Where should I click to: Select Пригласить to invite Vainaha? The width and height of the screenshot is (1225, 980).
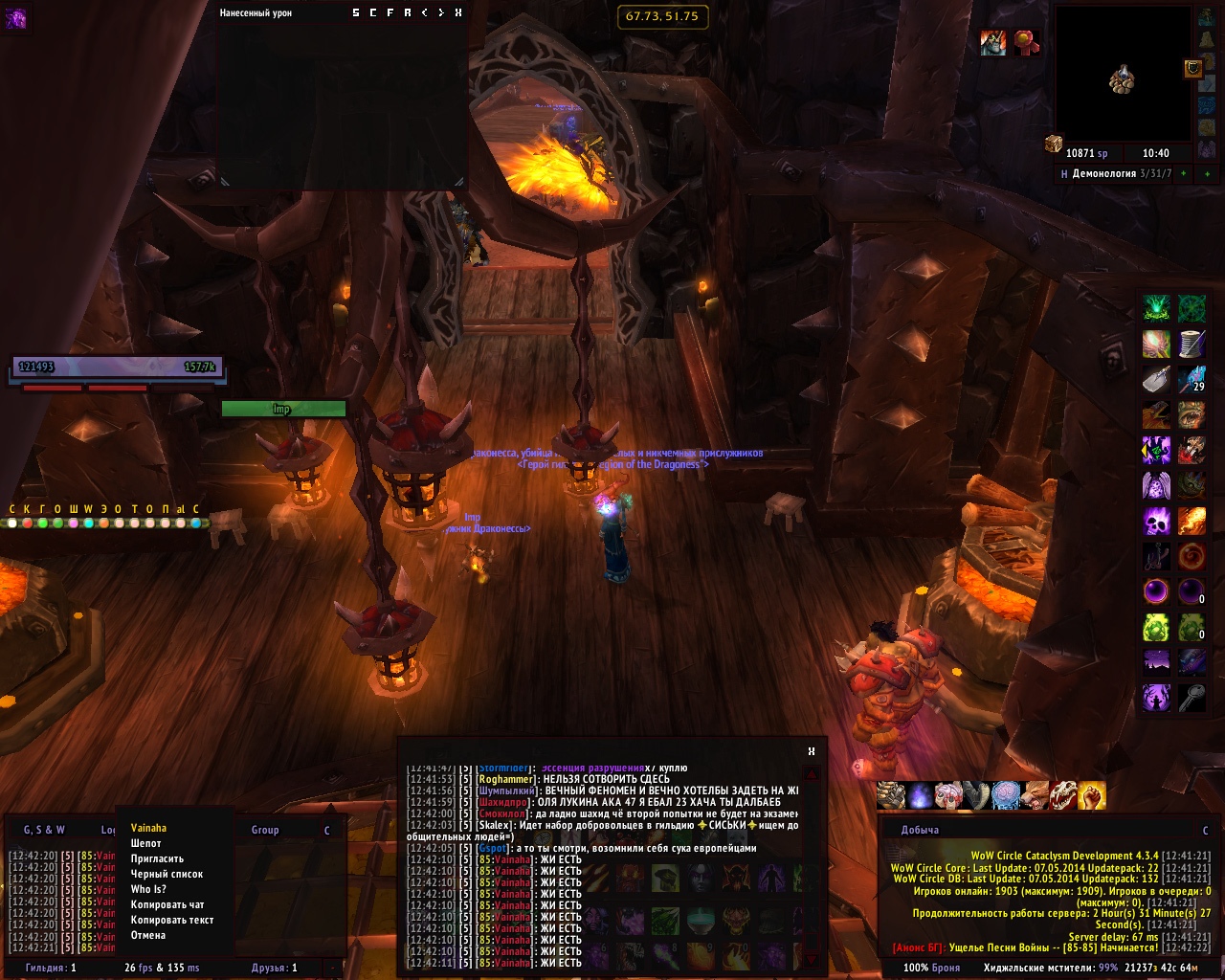tap(157, 858)
